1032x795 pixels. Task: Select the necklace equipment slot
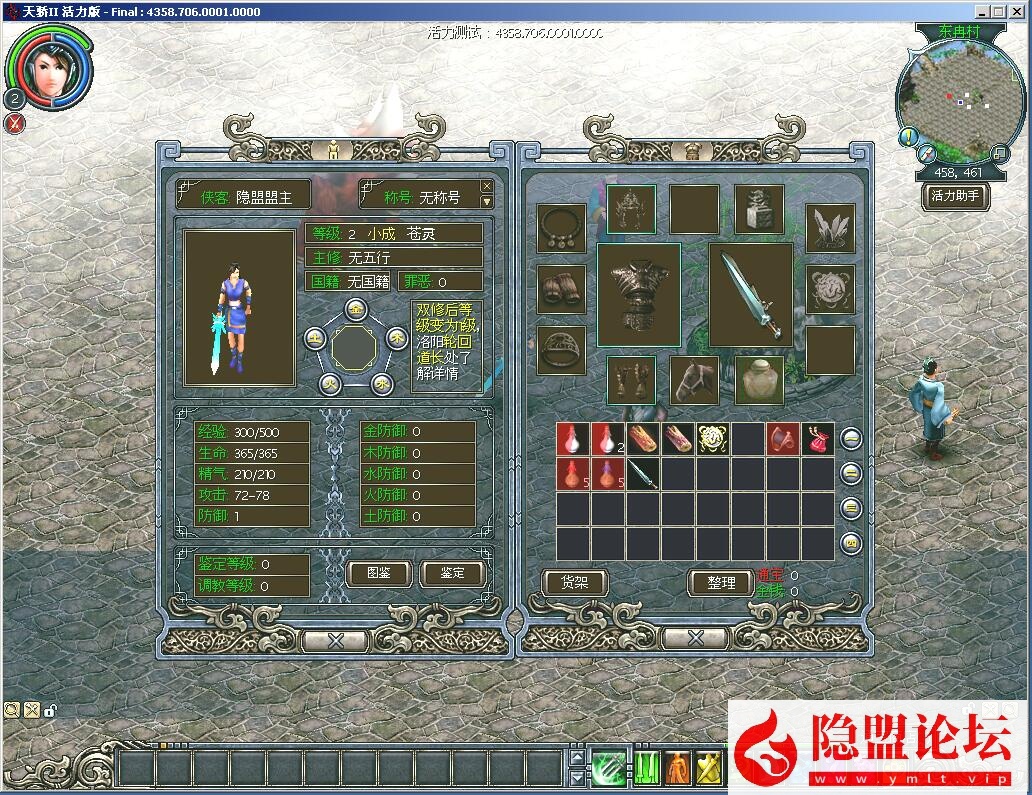(x=561, y=229)
